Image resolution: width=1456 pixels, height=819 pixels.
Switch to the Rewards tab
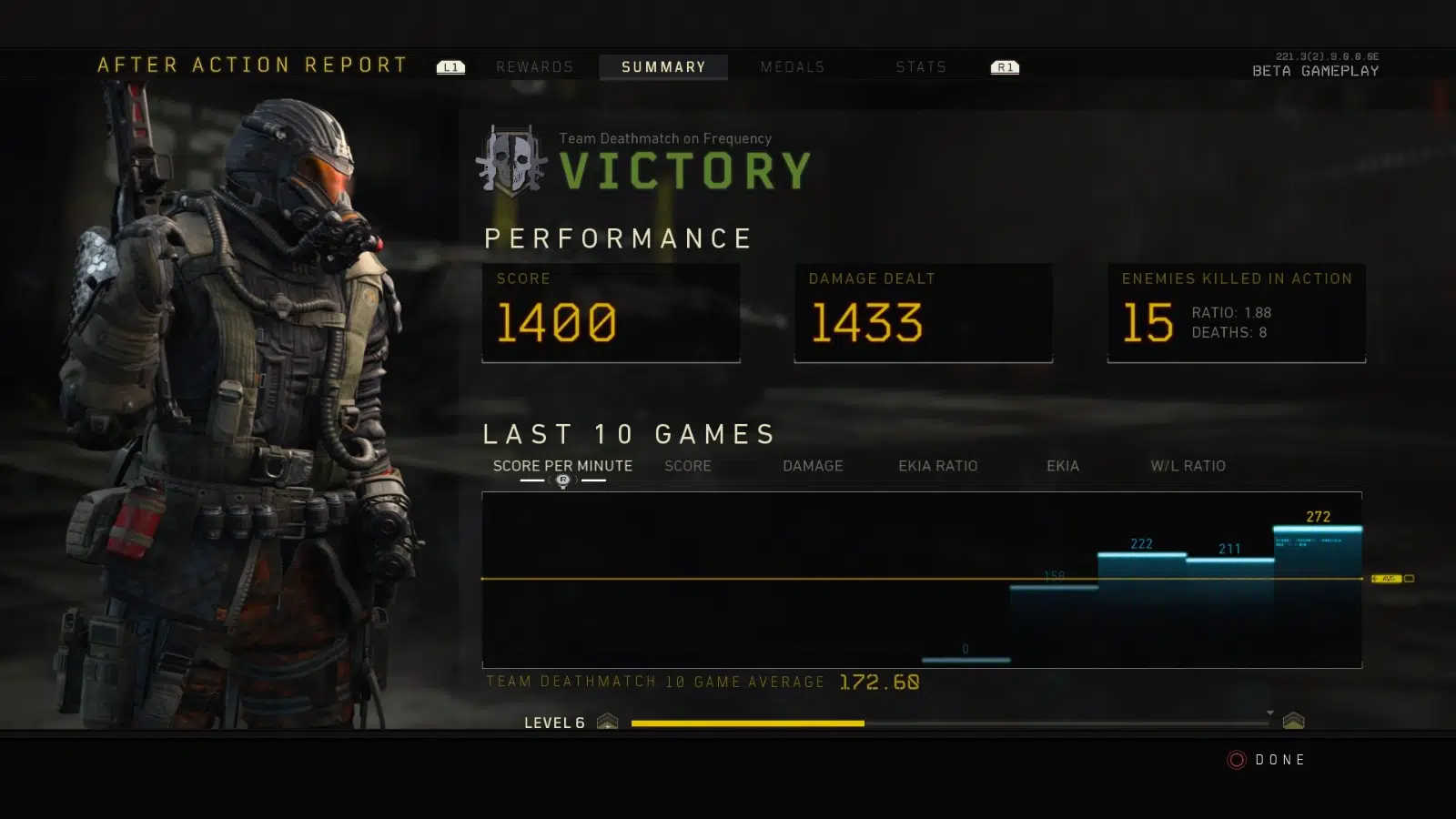[x=534, y=67]
